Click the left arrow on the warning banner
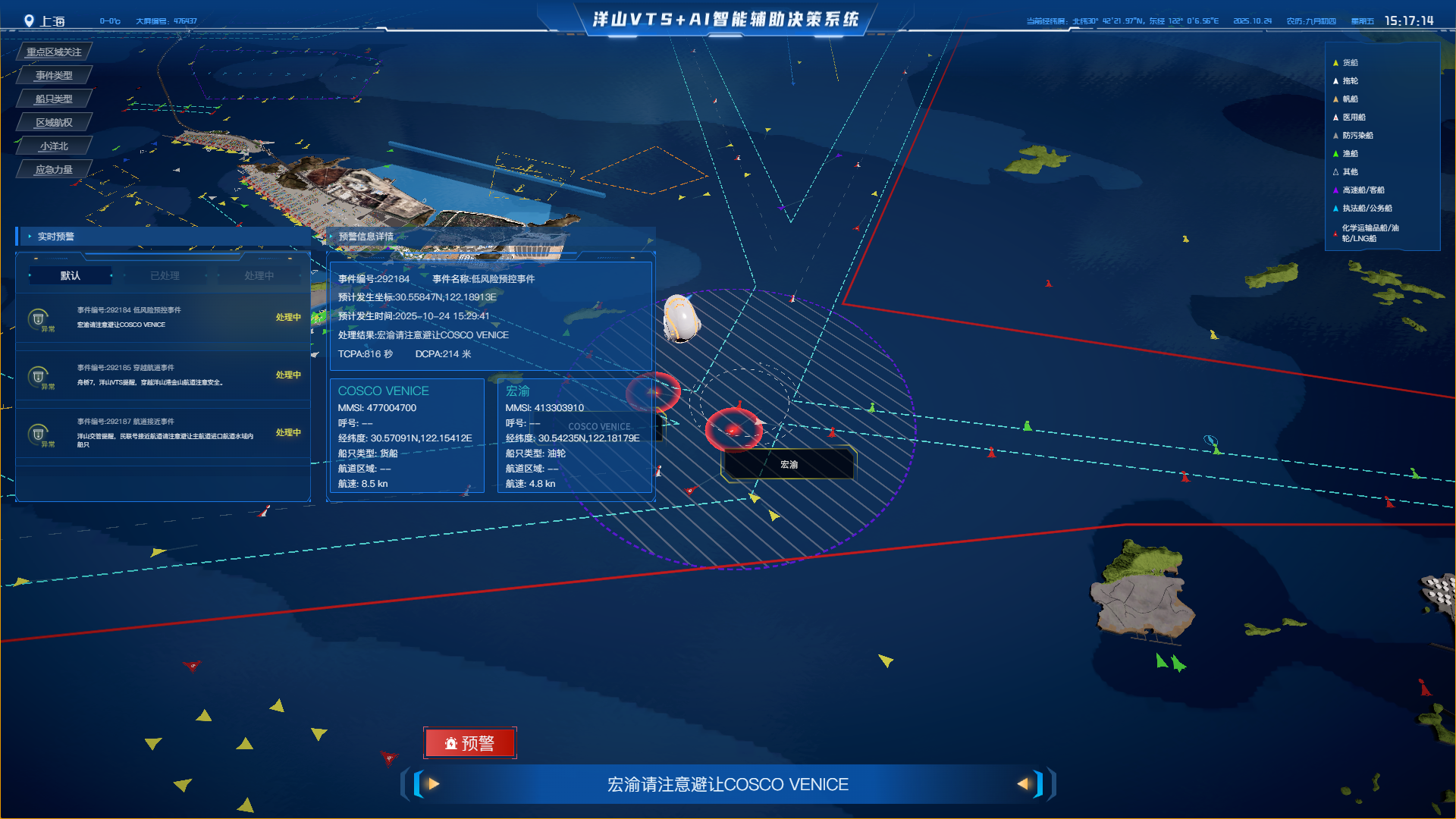The image size is (1456, 819). [x=433, y=784]
